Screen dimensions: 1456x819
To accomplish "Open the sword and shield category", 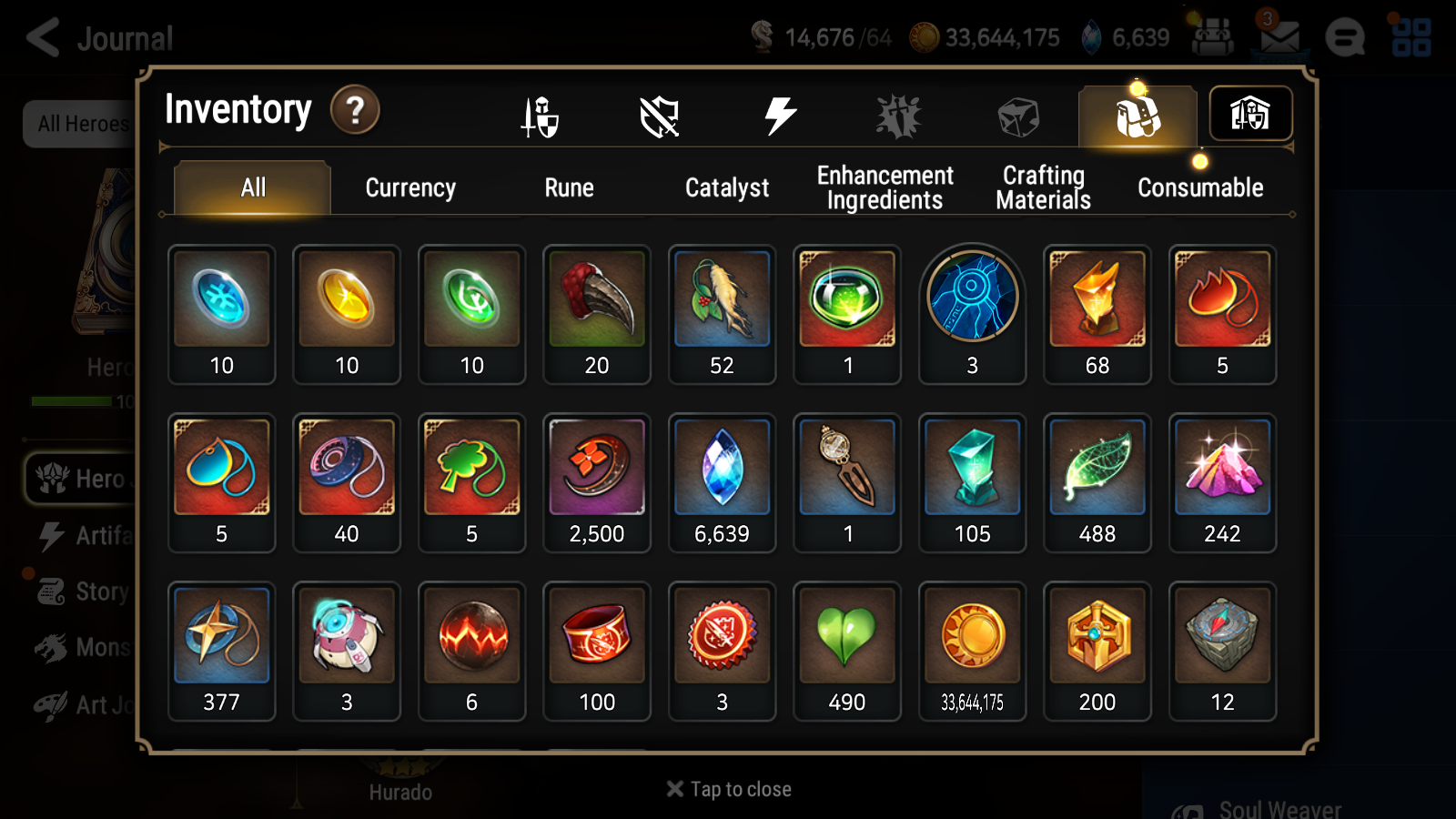I will pyautogui.click(x=541, y=116).
